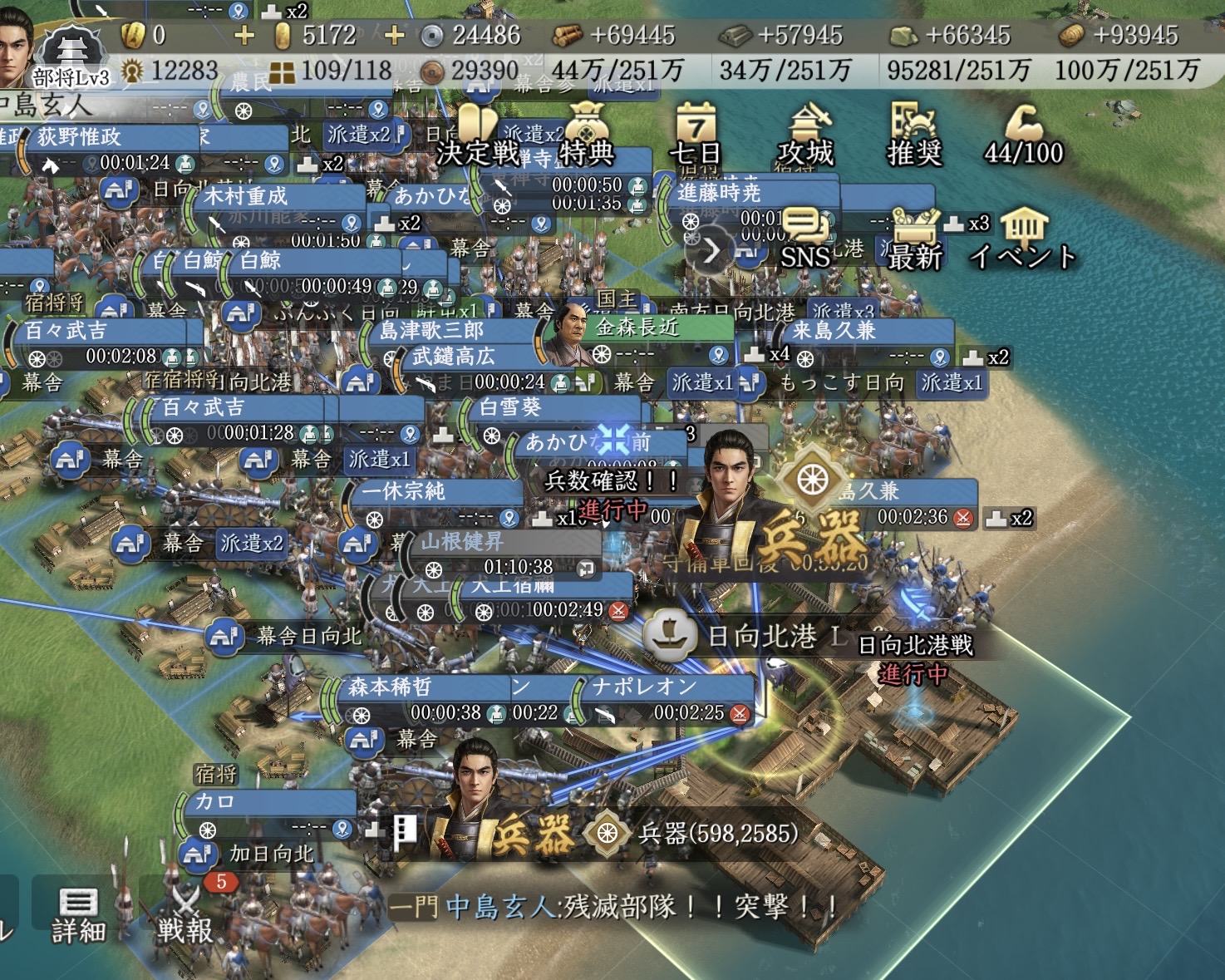Open the 戦報 battle reports
This screenshot has width=1225, height=980.
(186, 914)
